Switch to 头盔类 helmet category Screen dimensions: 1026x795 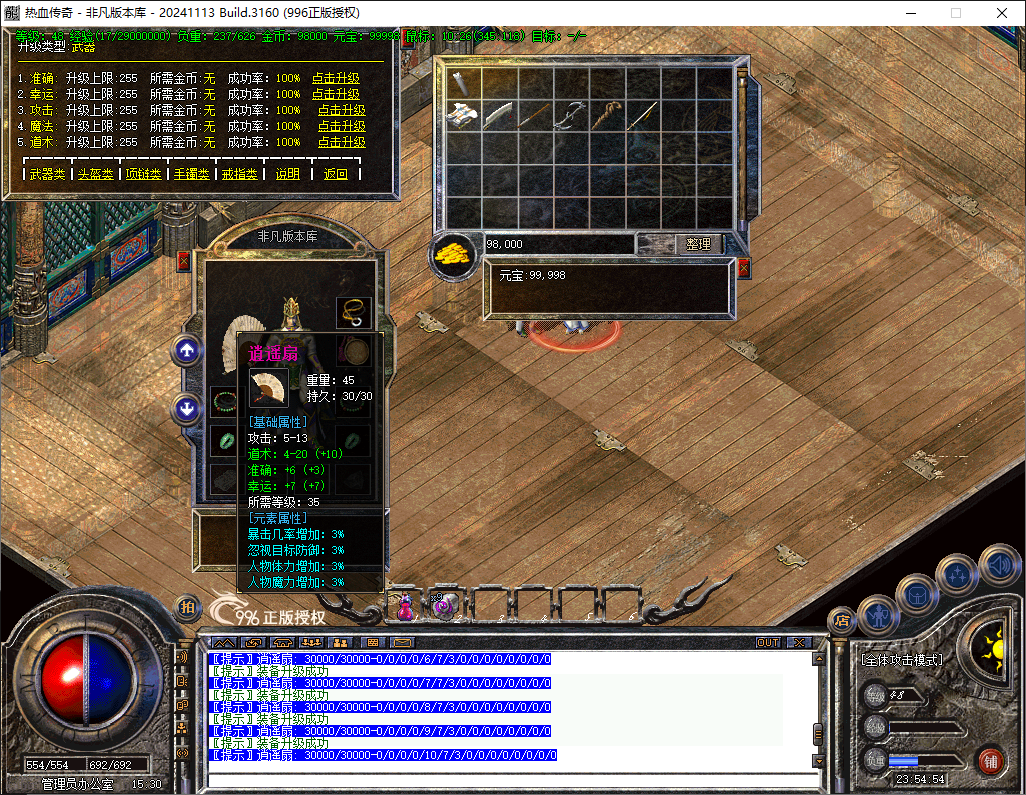(95, 174)
